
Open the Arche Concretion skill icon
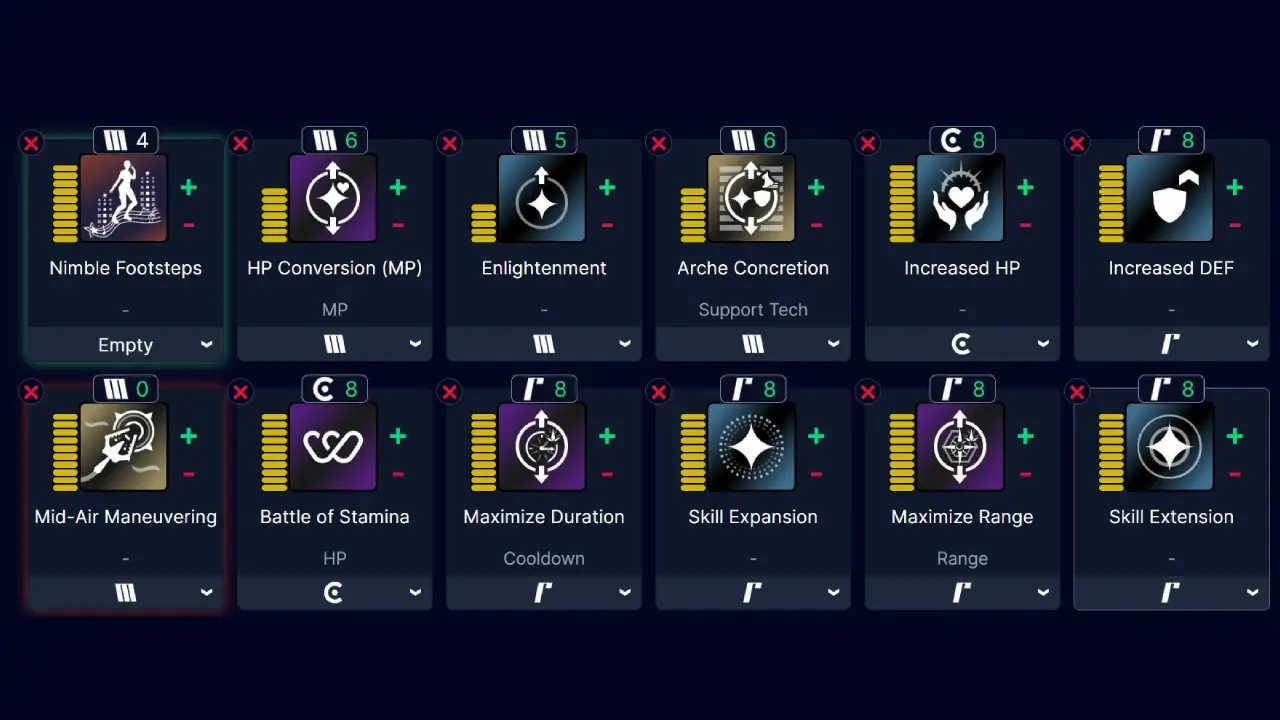tap(753, 198)
